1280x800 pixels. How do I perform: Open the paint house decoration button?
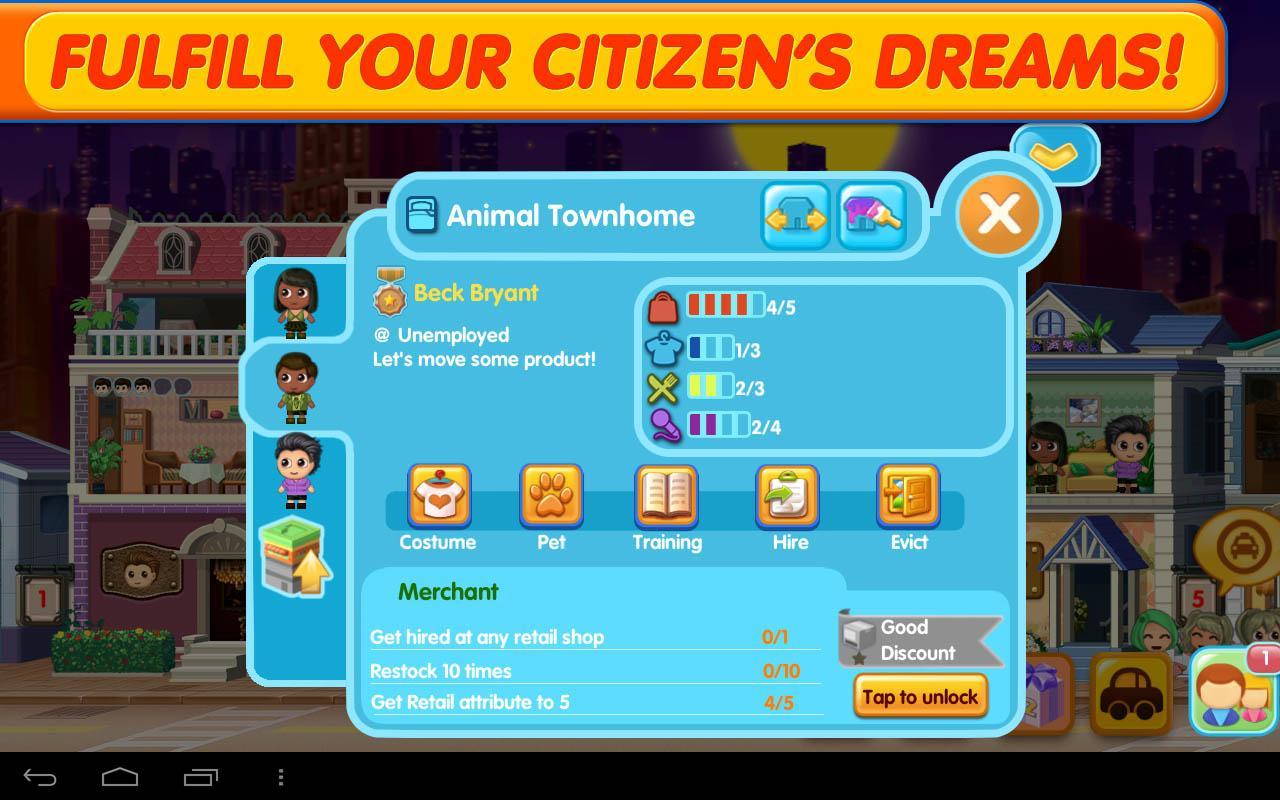[x=872, y=216]
